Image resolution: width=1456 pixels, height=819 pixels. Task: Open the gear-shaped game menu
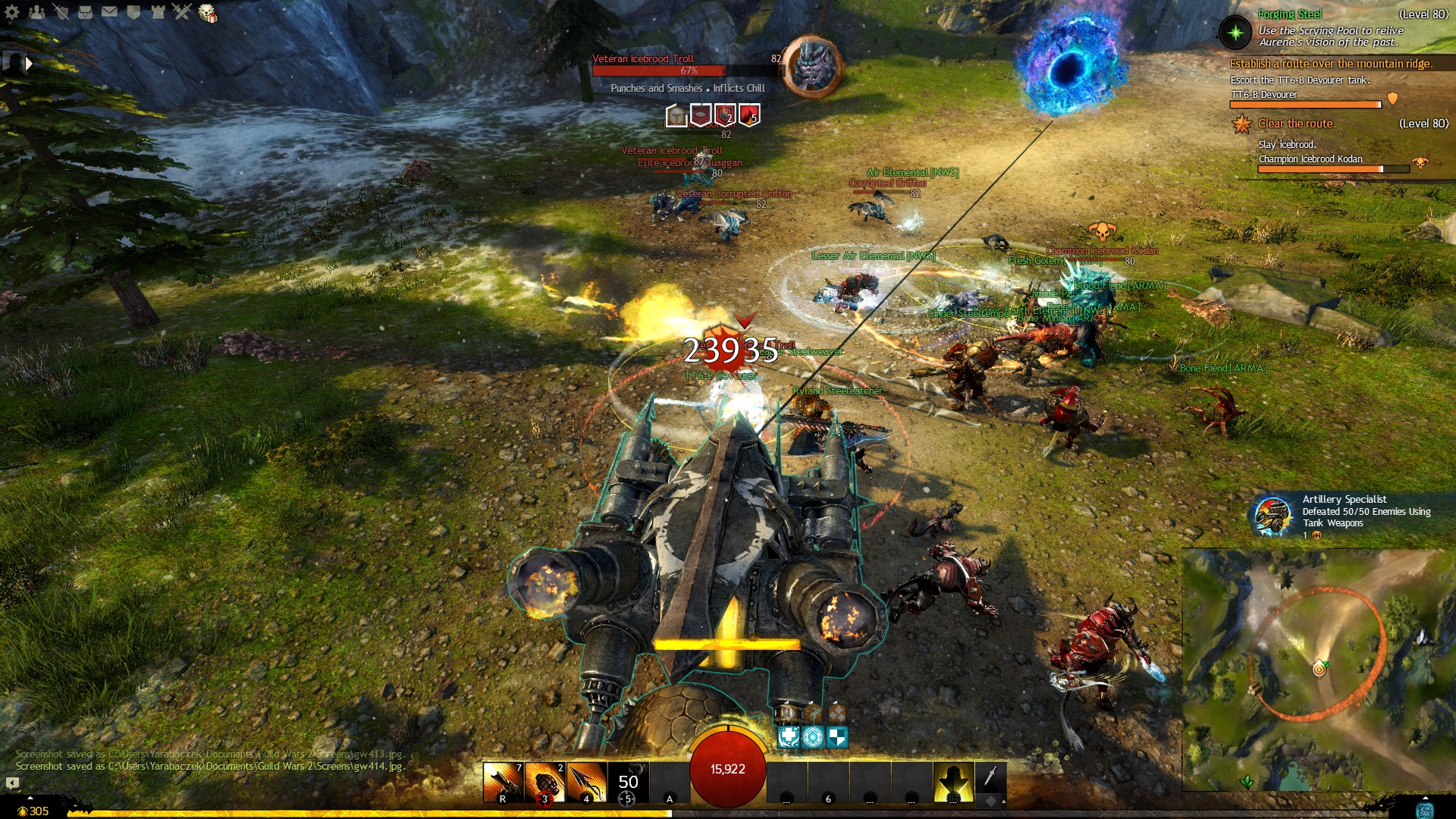point(12,12)
